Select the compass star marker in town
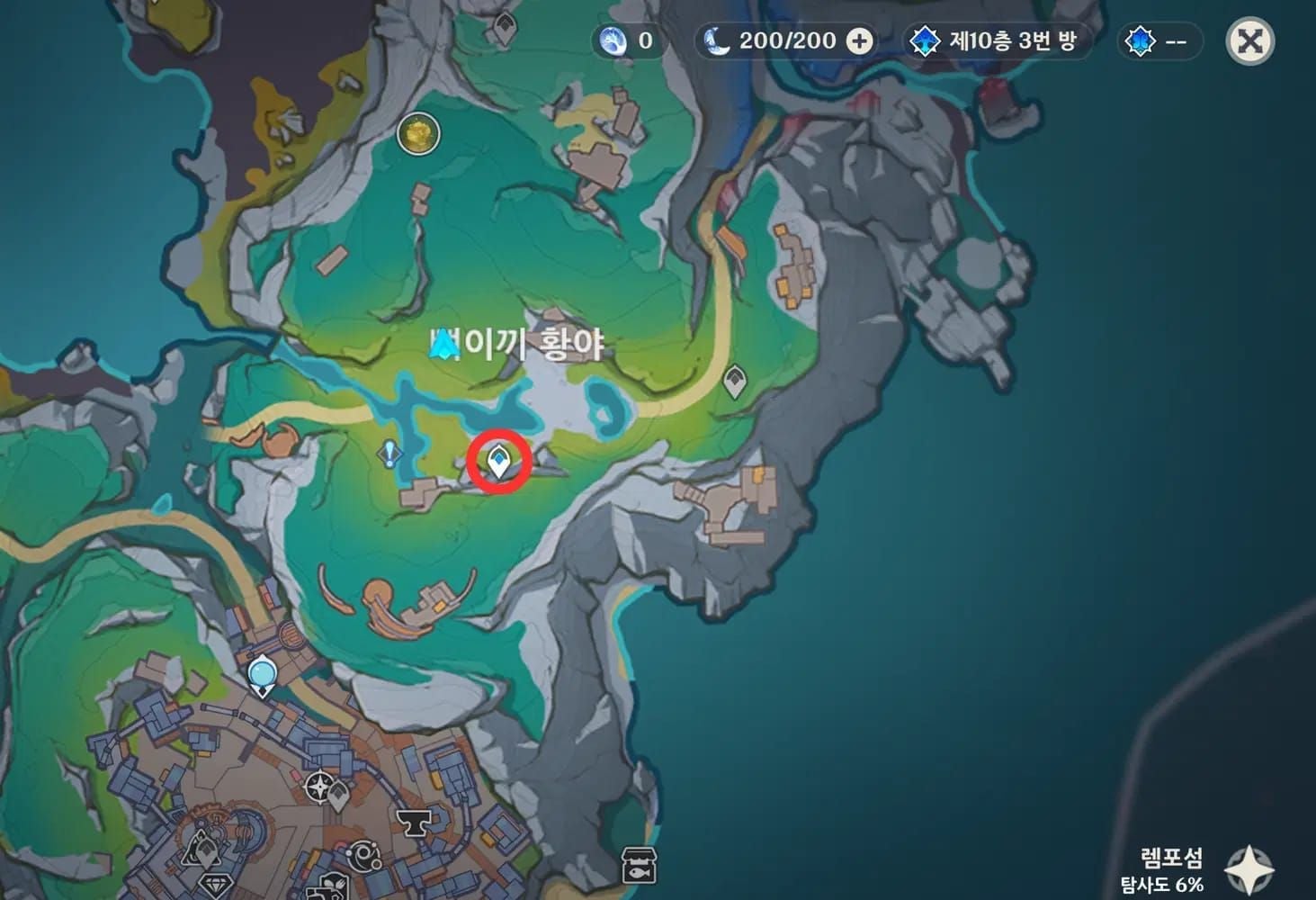 tap(319, 787)
